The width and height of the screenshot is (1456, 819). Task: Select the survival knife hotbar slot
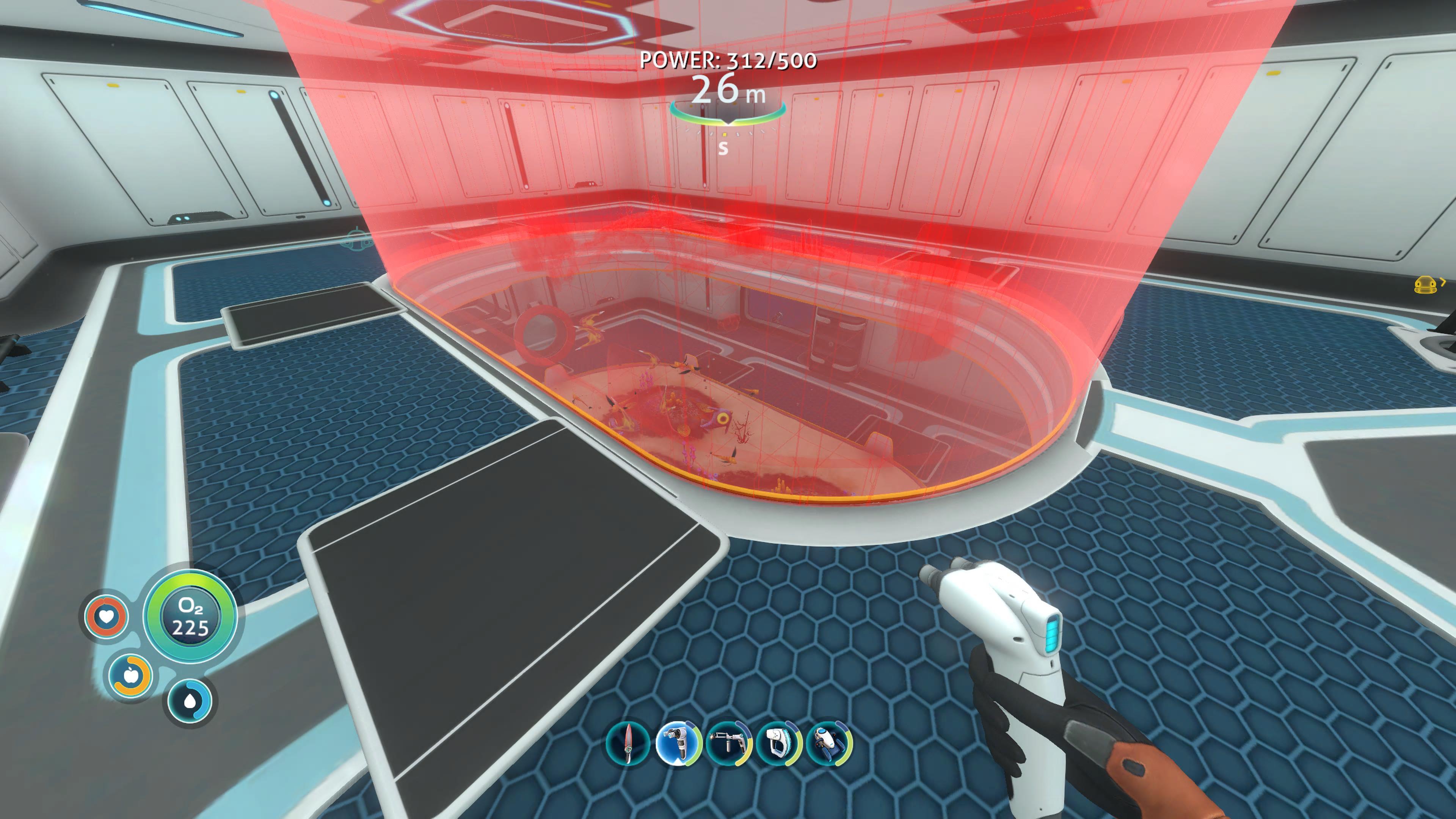[627, 743]
